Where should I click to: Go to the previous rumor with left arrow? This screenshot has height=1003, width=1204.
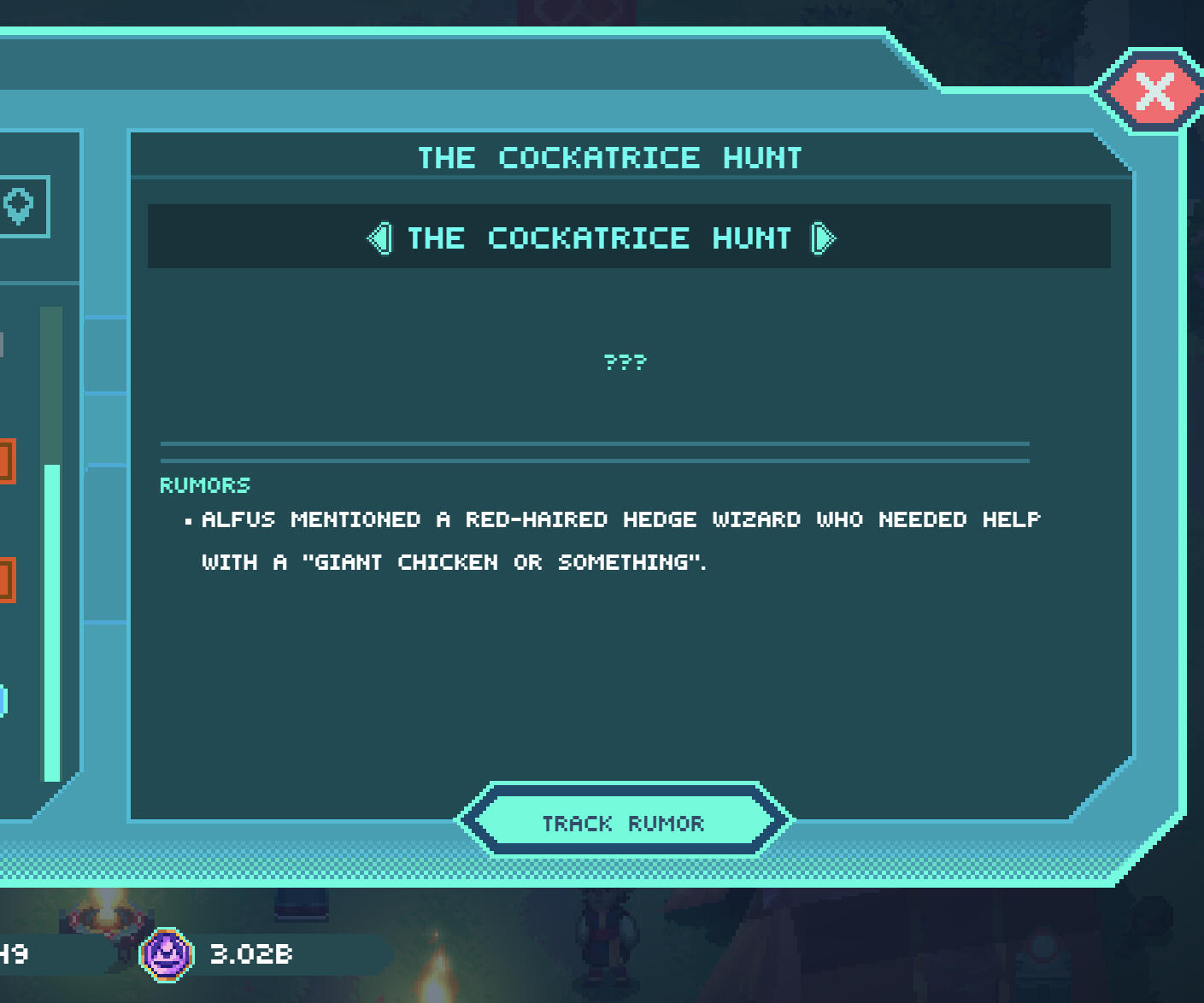(x=380, y=238)
